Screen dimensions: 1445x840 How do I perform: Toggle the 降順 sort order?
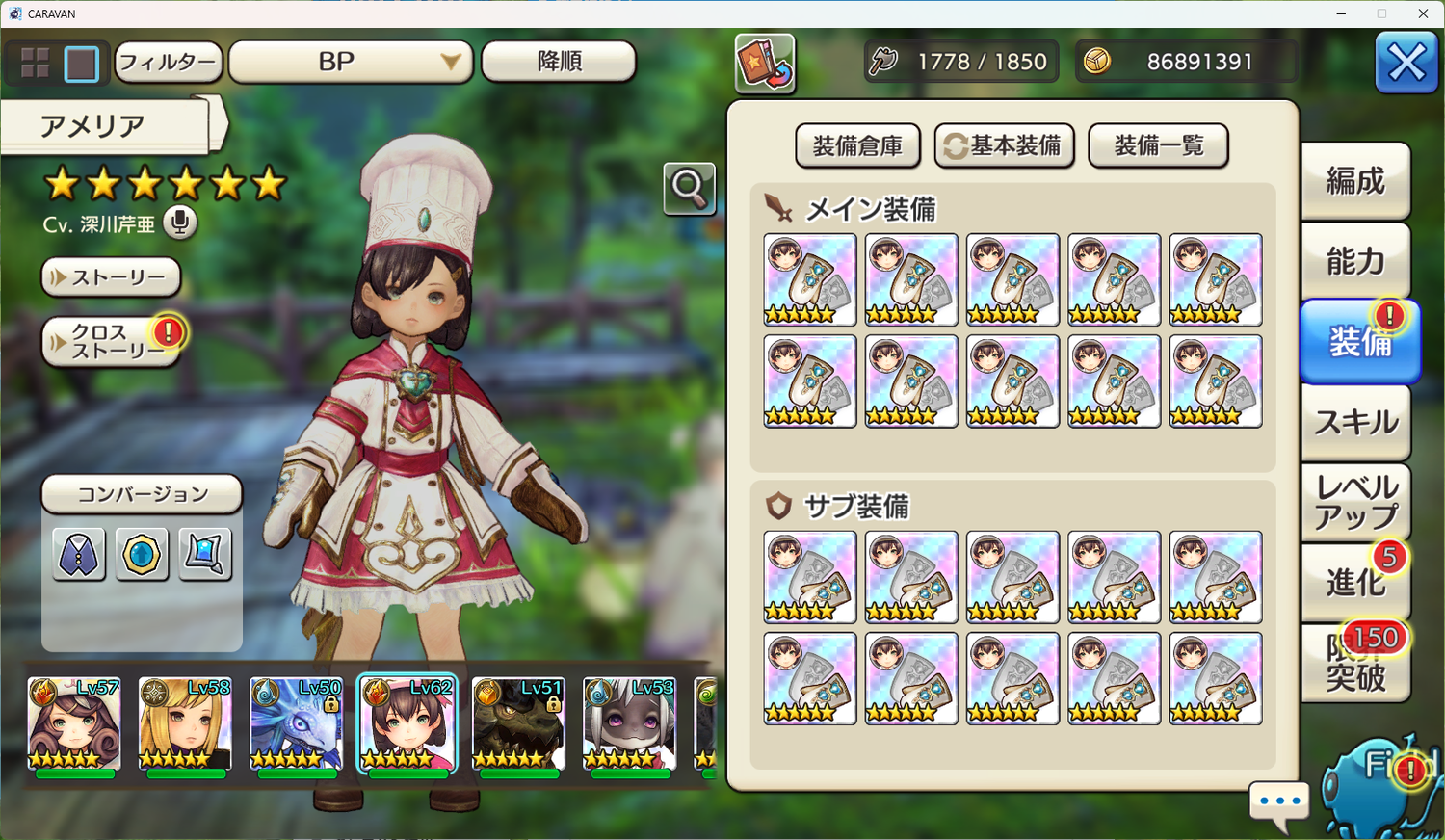click(559, 63)
